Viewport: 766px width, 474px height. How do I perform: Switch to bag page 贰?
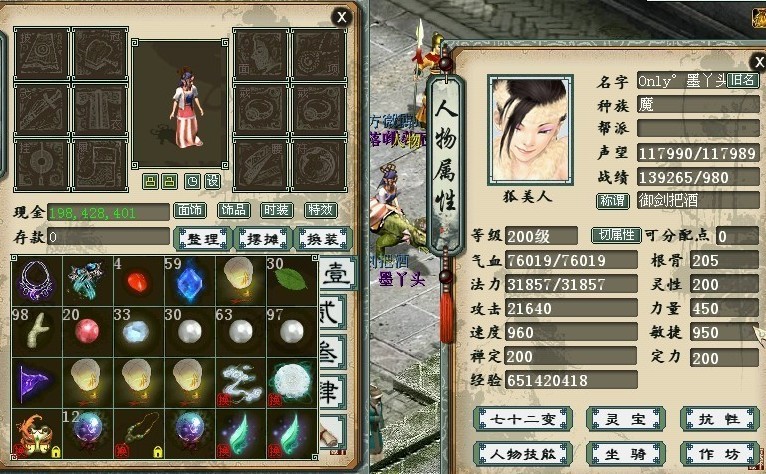pyautogui.click(x=336, y=312)
